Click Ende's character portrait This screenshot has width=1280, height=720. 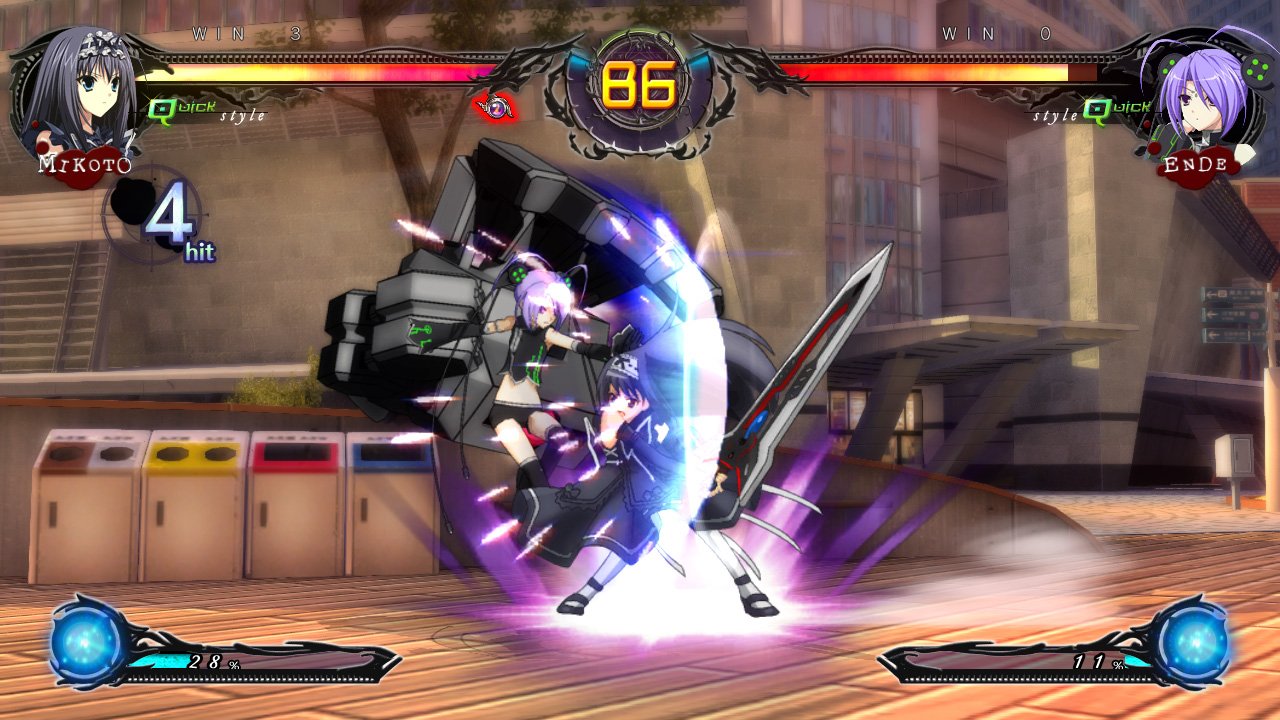[x=1197, y=95]
